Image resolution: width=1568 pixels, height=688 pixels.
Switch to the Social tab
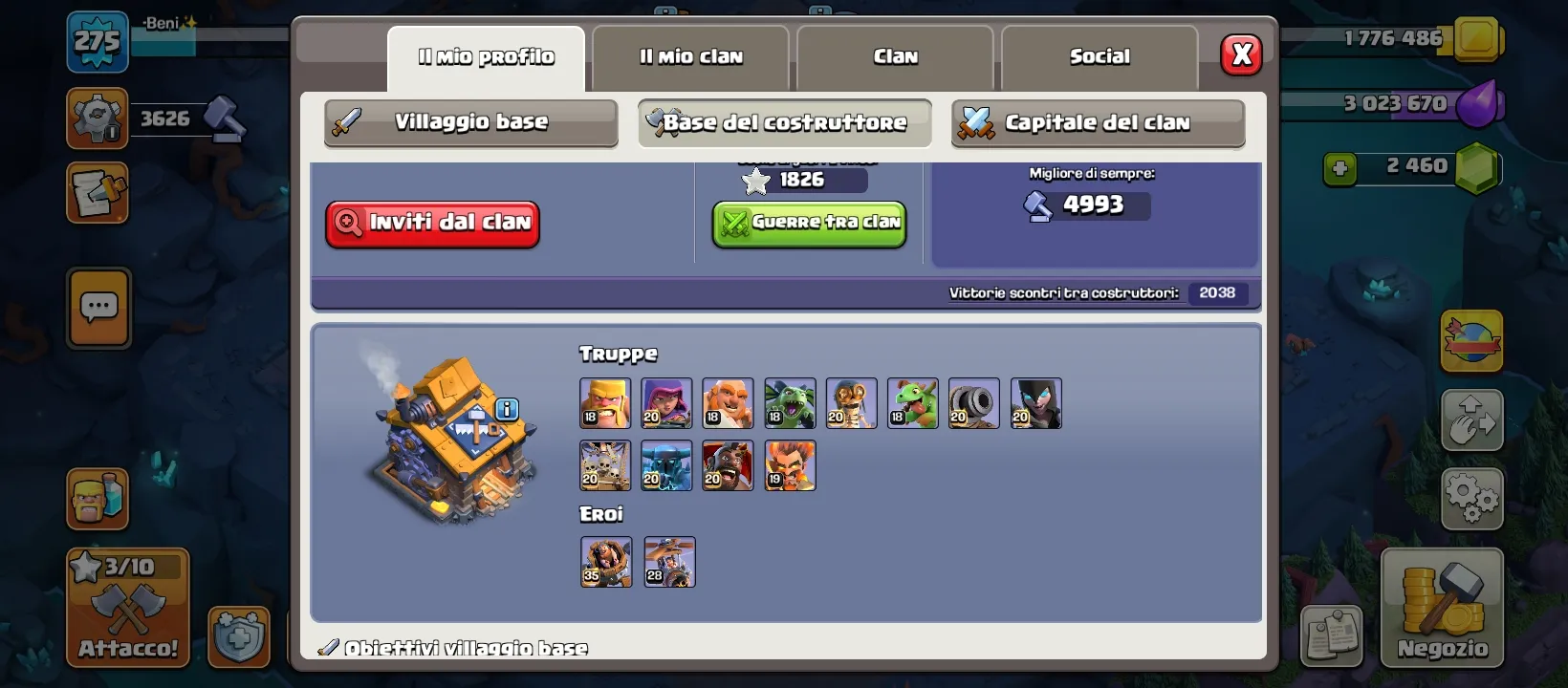(1100, 57)
